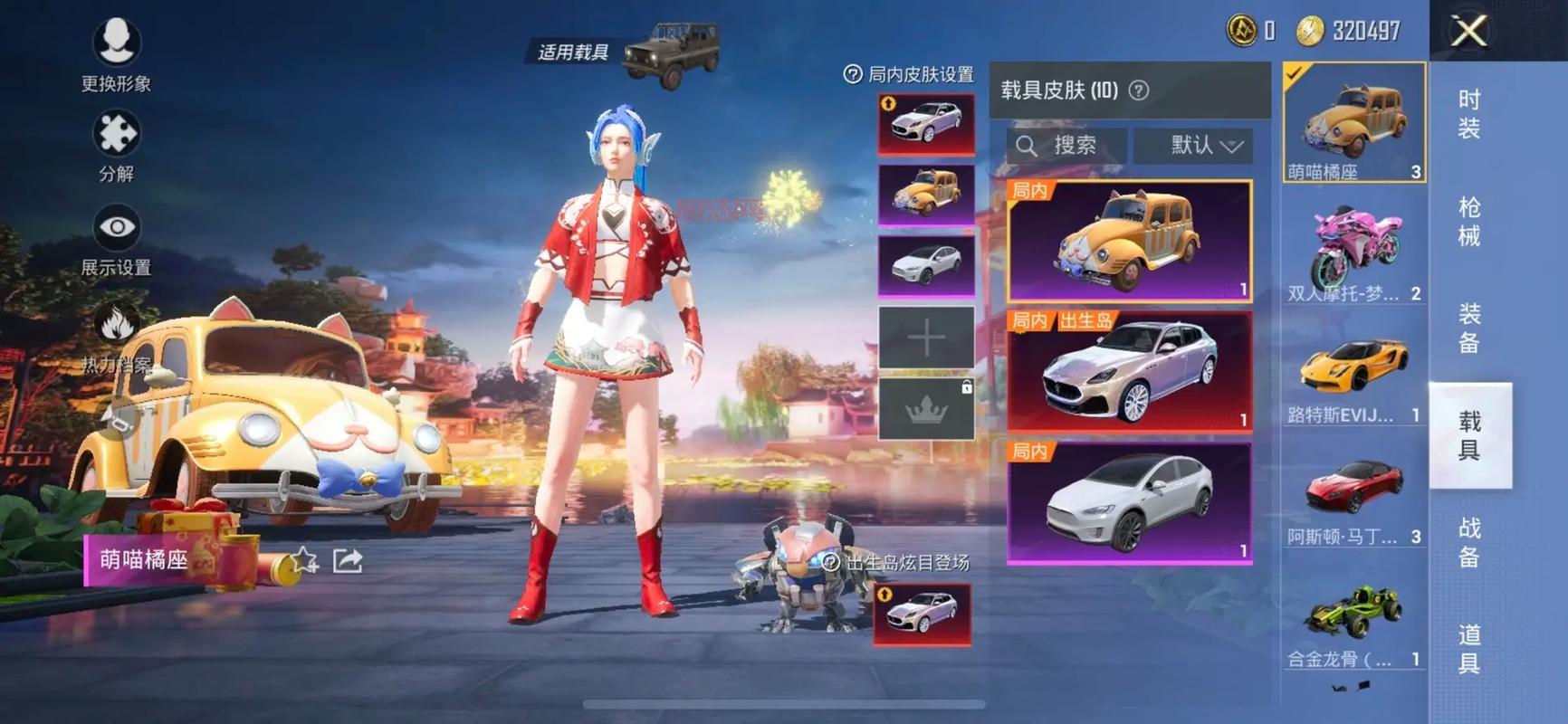
Task: Switch to the 枪械 tab
Action: 1468,222
